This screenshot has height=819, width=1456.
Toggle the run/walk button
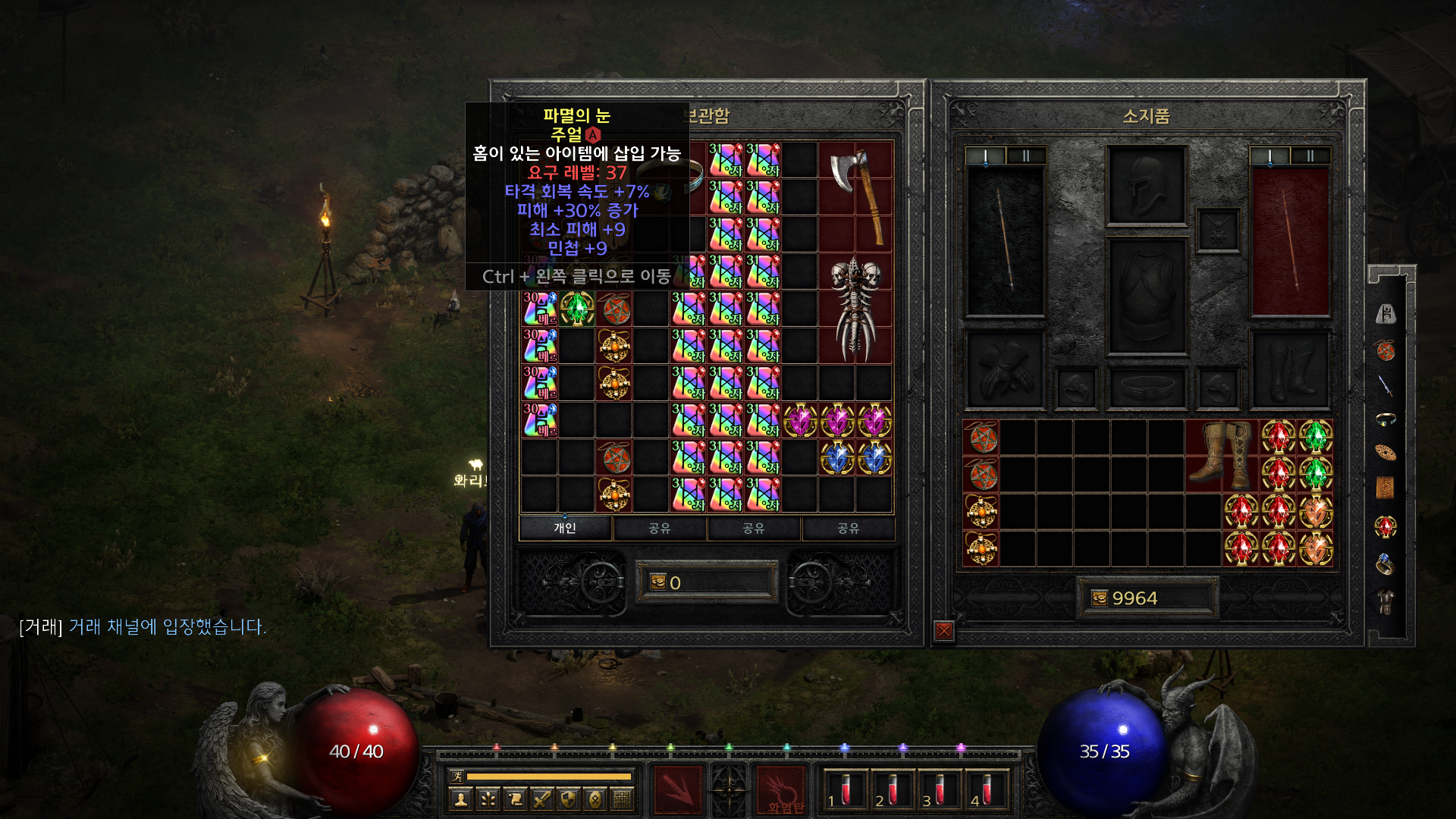click(457, 776)
